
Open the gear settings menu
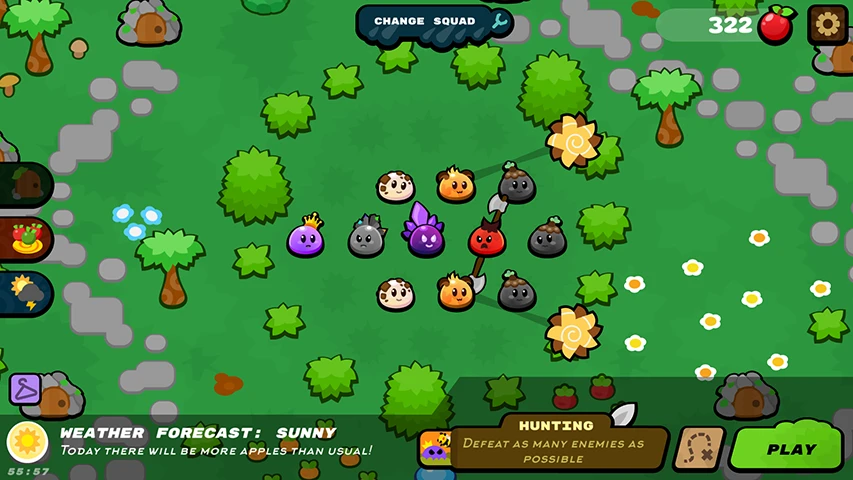click(x=827, y=24)
